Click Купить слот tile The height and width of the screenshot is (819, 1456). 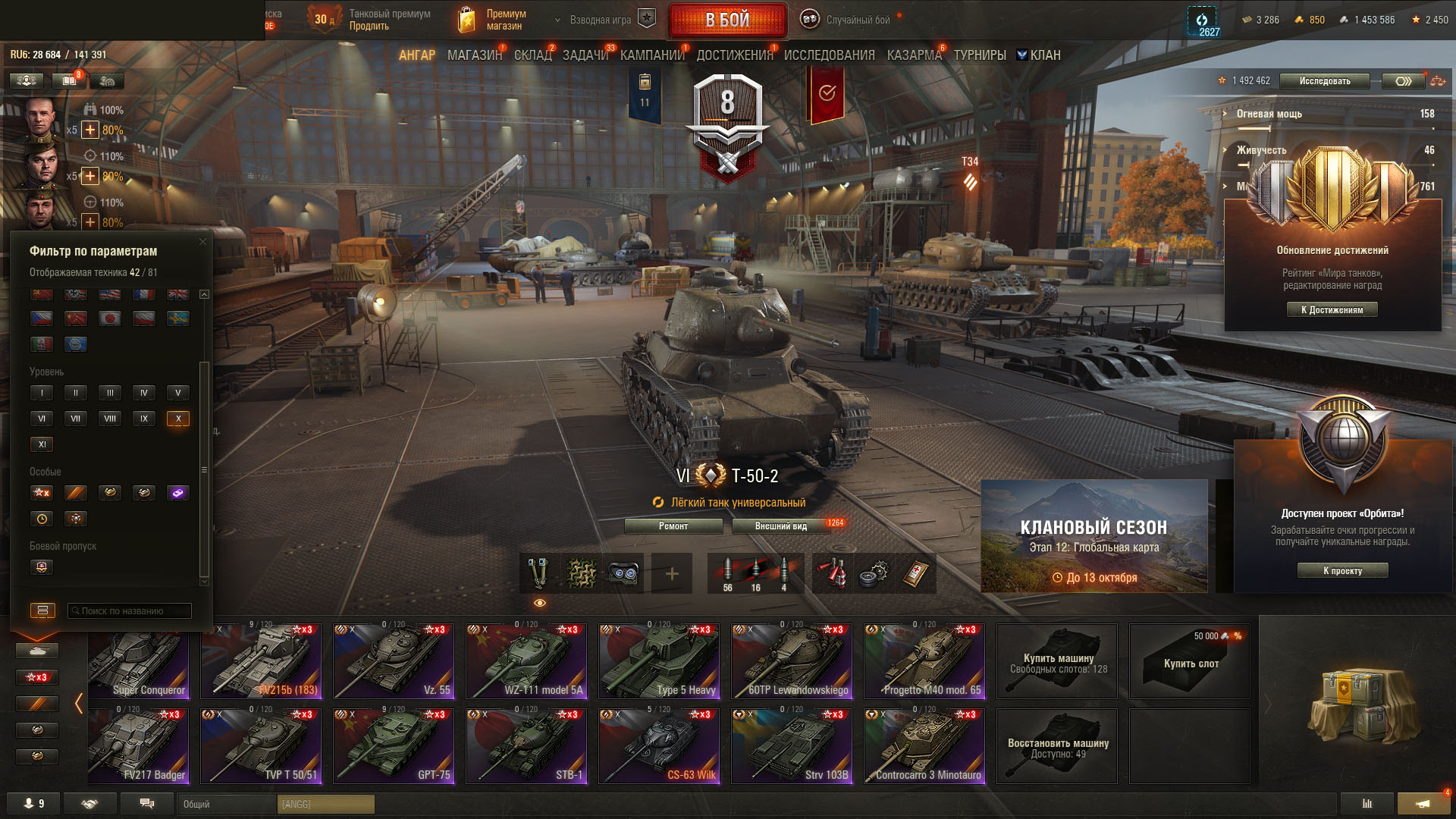pos(1189,662)
